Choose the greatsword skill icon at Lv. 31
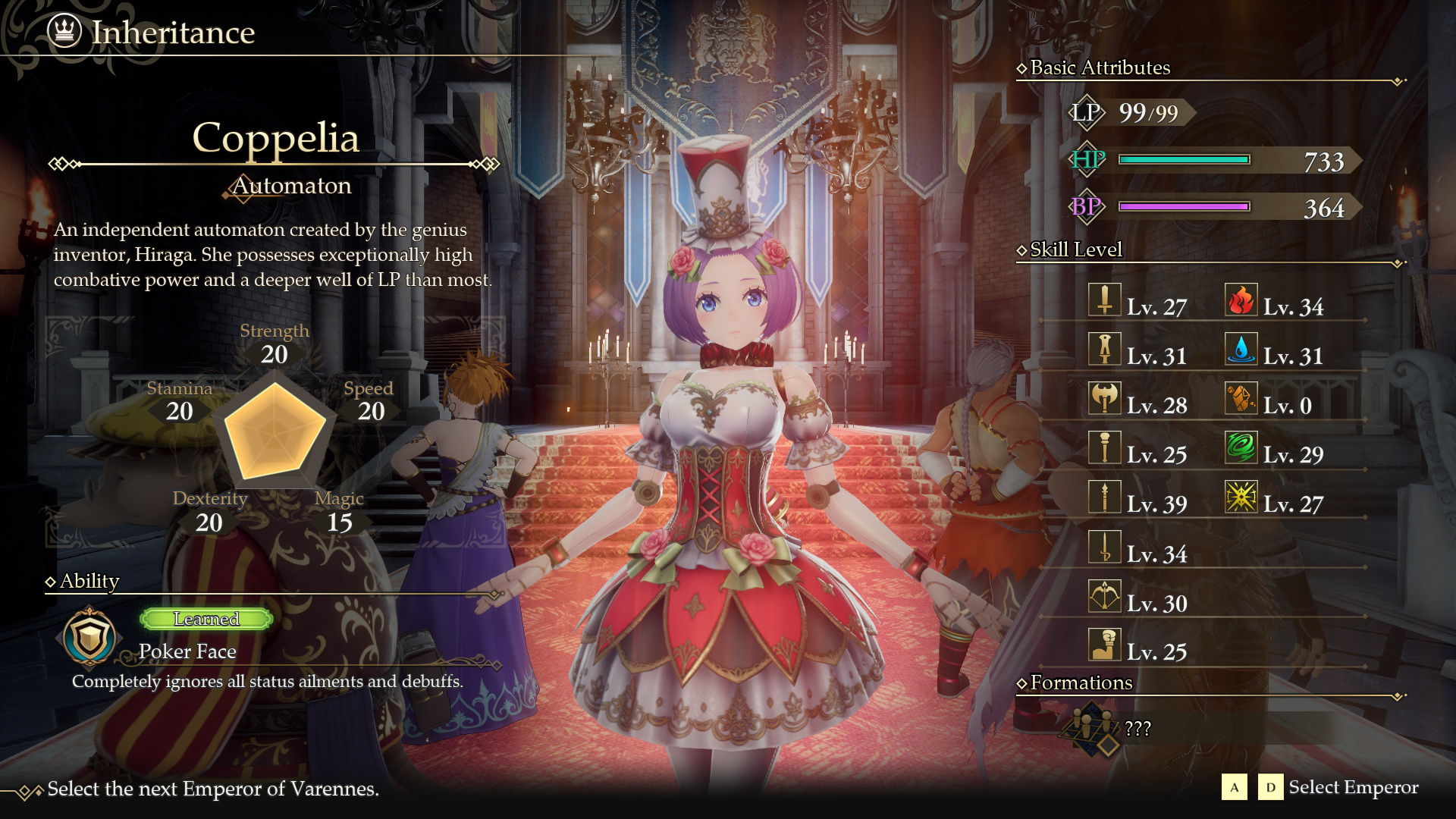Image resolution: width=1456 pixels, height=819 pixels. [x=1104, y=350]
